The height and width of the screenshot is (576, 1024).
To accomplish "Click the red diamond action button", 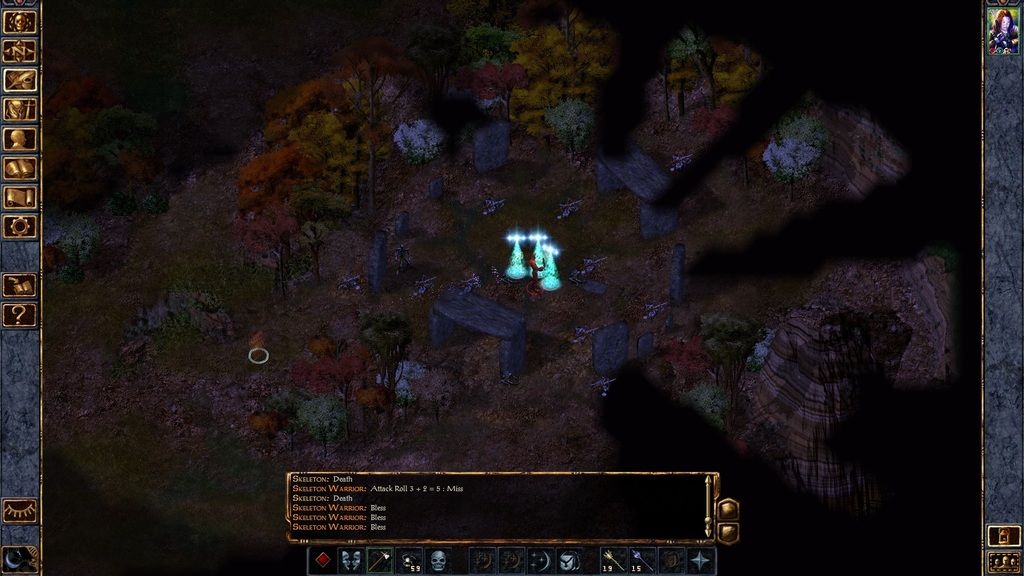I will click(x=322, y=561).
